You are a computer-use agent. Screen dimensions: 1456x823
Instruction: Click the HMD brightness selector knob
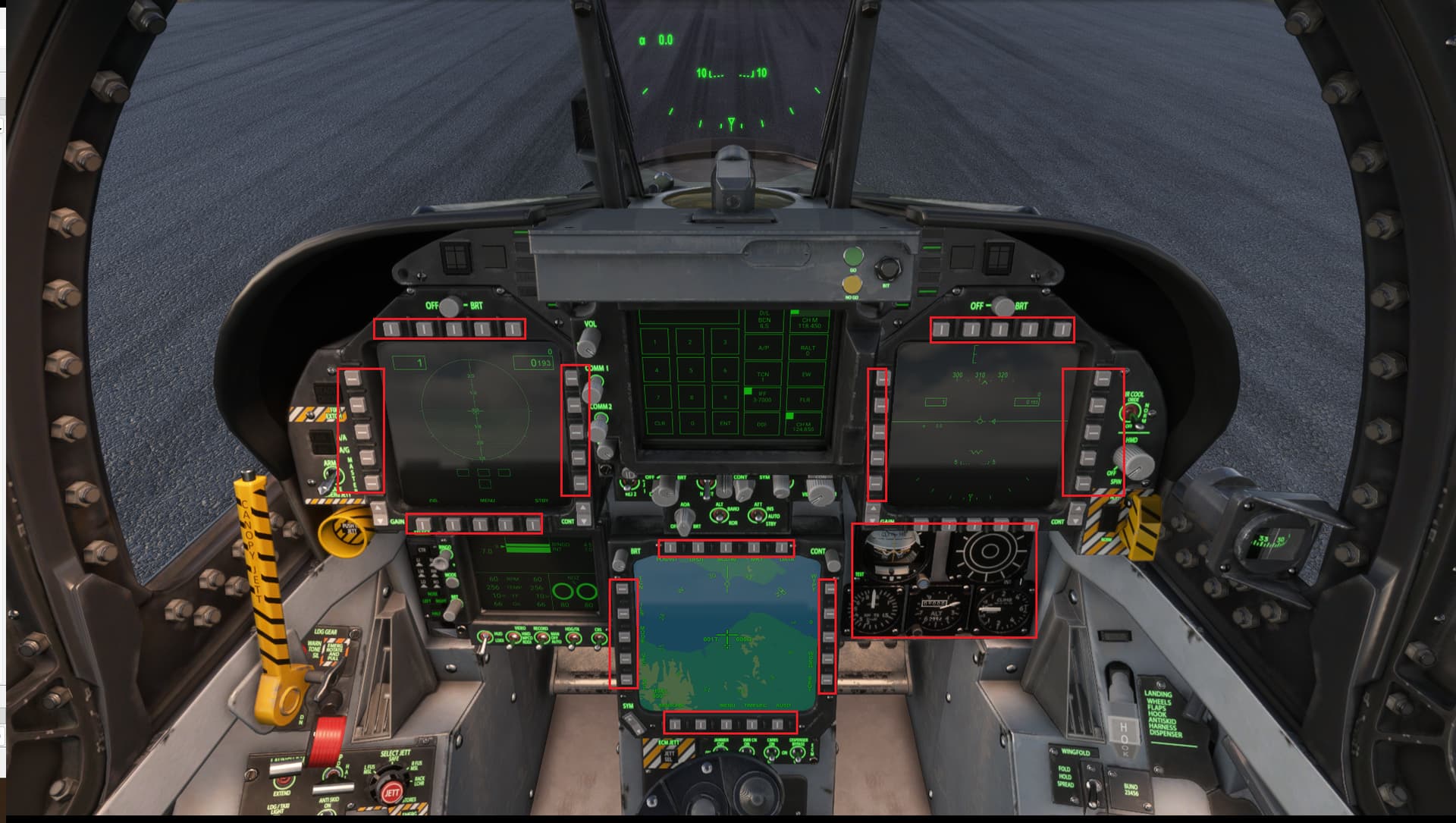(x=1135, y=462)
